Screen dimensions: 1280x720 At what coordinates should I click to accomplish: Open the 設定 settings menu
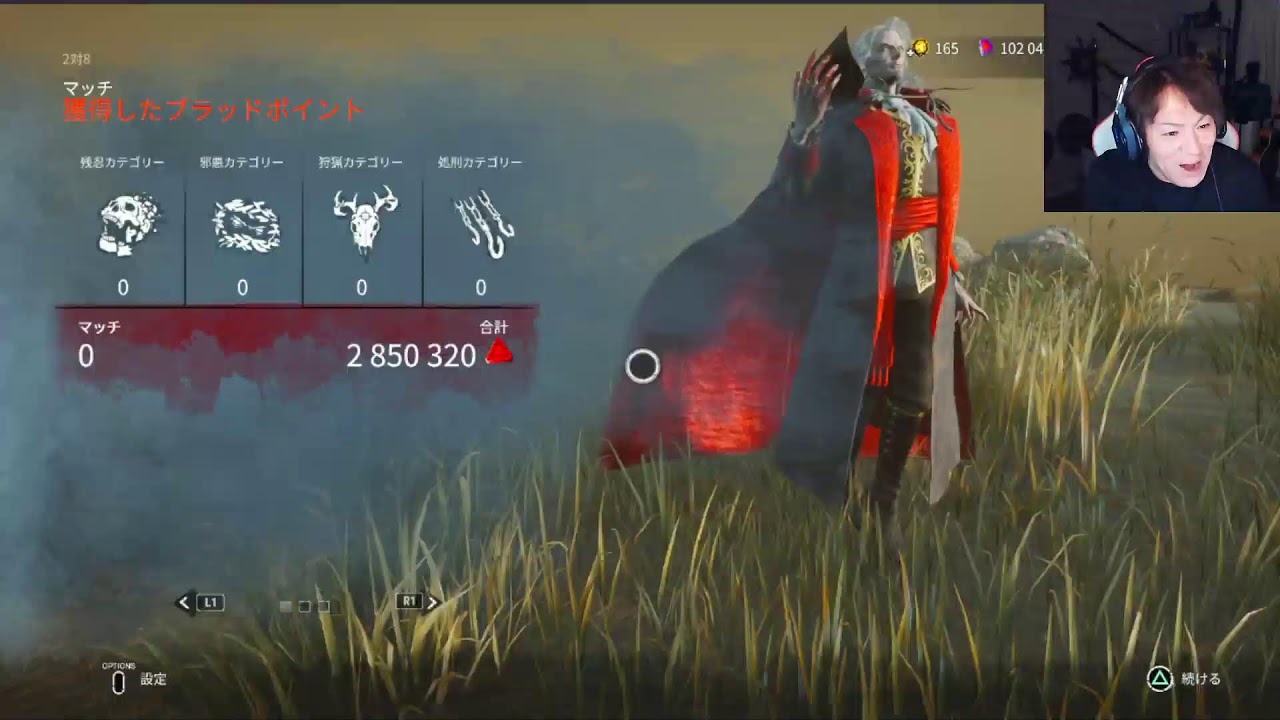[x=138, y=680]
